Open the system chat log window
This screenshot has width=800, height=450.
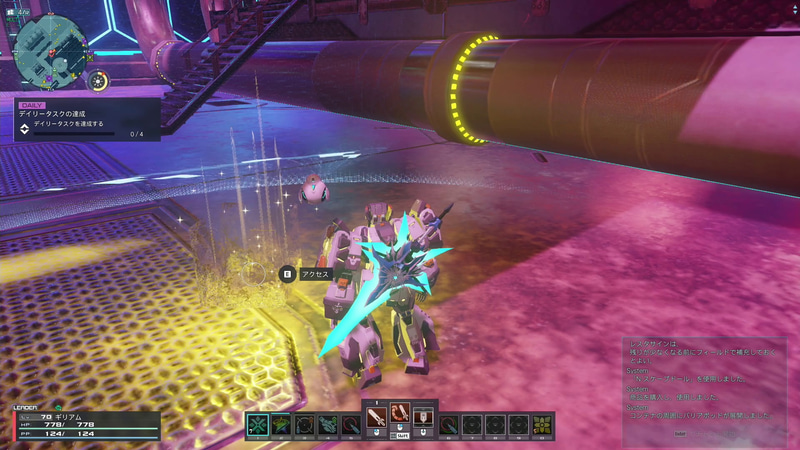[702, 387]
